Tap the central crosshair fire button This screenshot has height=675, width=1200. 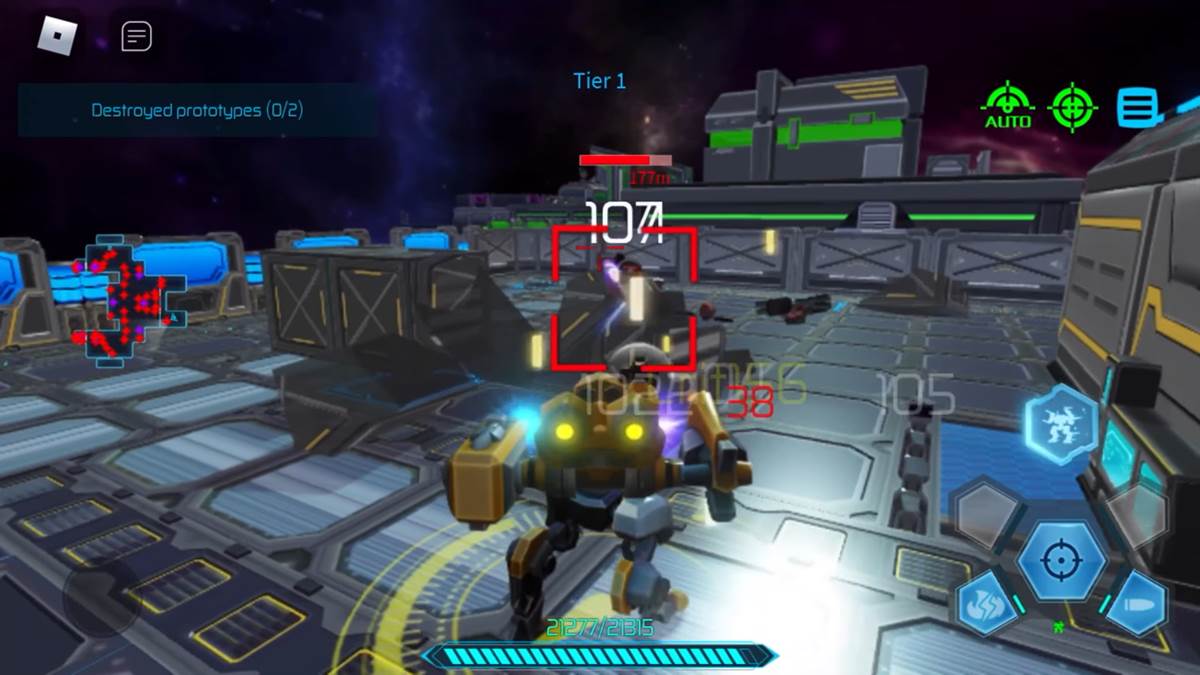pyautogui.click(x=1061, y=560)
